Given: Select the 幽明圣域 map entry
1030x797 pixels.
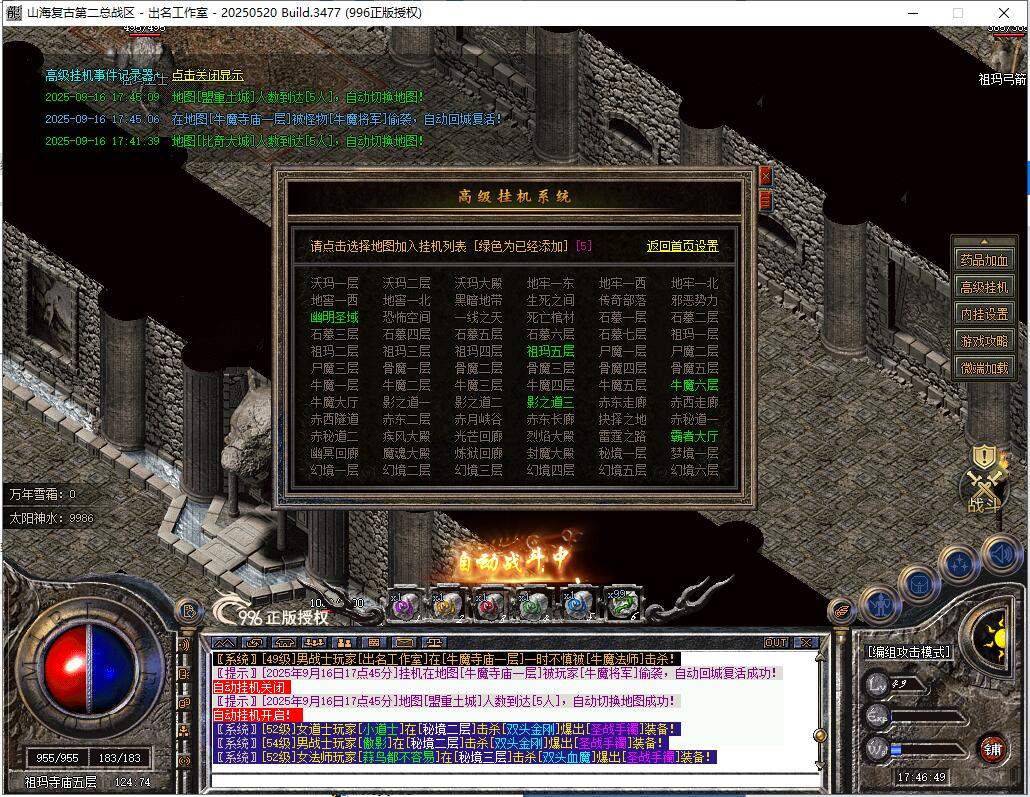Looking at the screenshot, I should click(334, 317).
